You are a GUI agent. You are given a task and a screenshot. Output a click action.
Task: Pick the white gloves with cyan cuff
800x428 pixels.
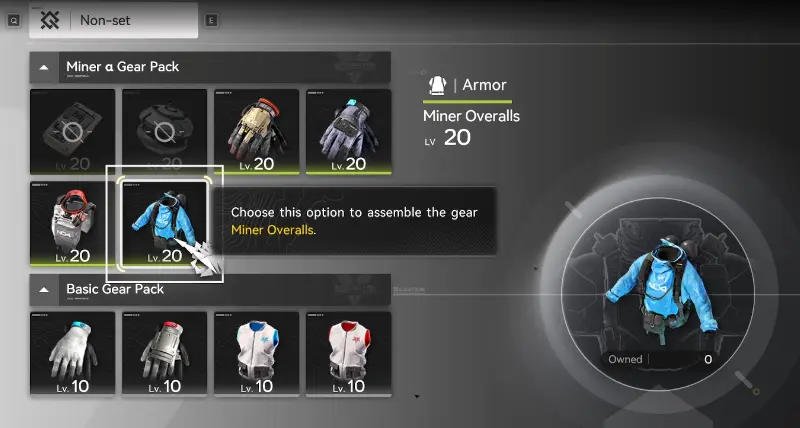click(x=70, y=354)
